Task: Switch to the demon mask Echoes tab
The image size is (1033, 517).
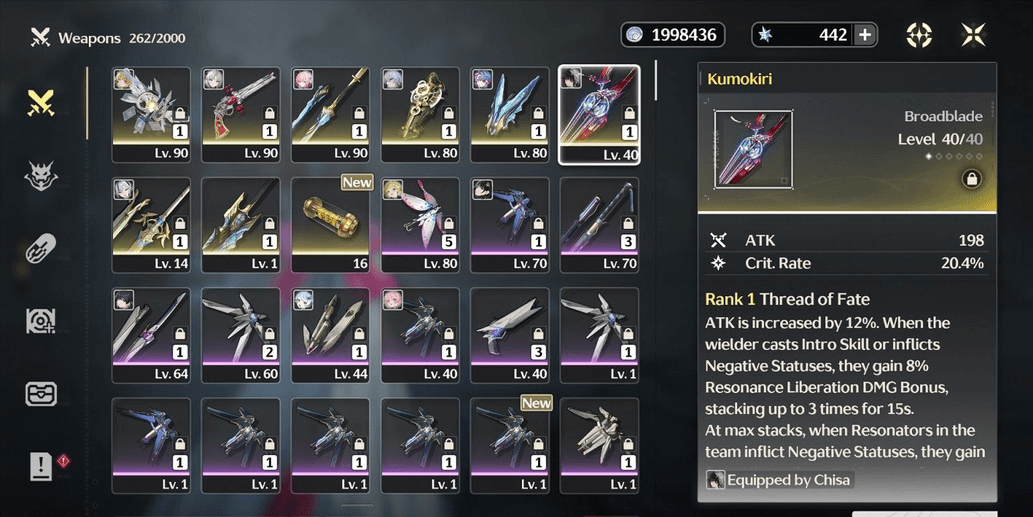Action: (x=41, y=177)
